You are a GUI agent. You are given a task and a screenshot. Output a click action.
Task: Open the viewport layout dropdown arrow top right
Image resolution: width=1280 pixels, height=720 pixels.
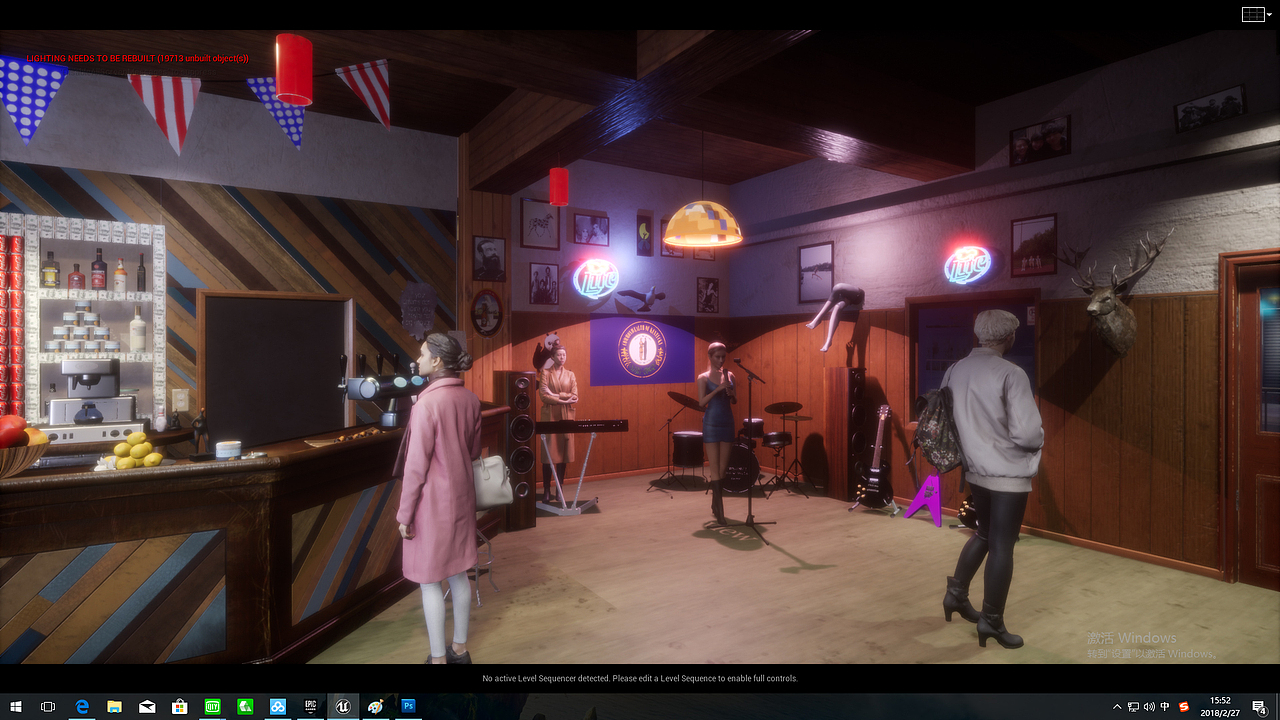1267,14
